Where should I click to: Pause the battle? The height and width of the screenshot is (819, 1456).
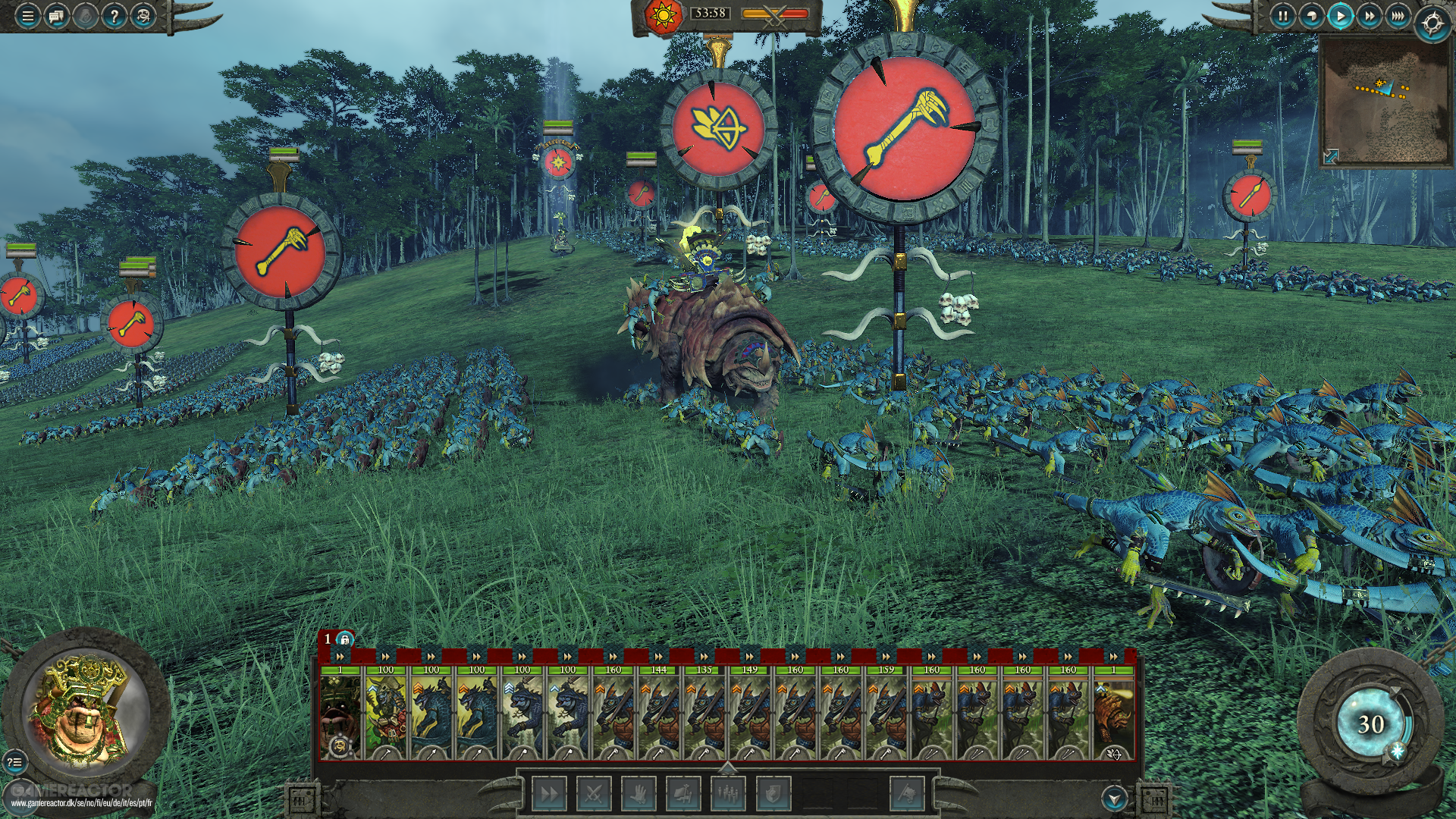tap(1282, 16)
